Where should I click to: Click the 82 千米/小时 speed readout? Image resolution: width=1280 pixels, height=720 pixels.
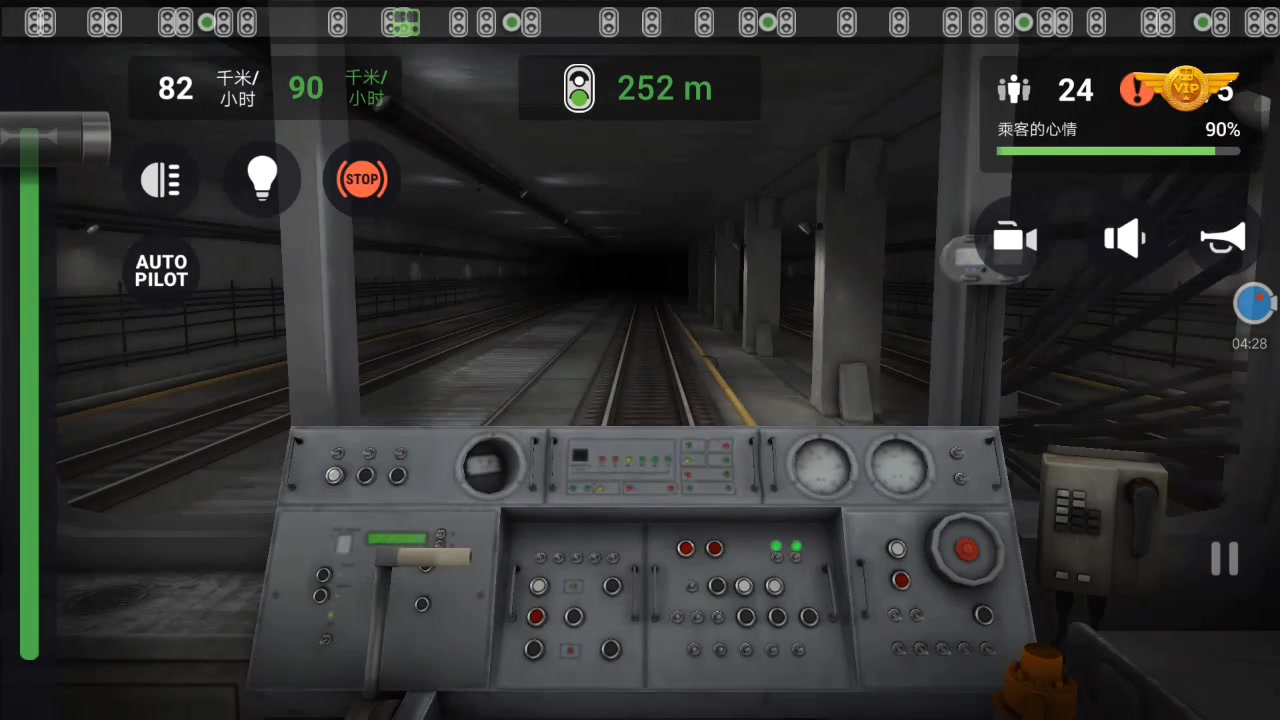(x=175, y=88)
